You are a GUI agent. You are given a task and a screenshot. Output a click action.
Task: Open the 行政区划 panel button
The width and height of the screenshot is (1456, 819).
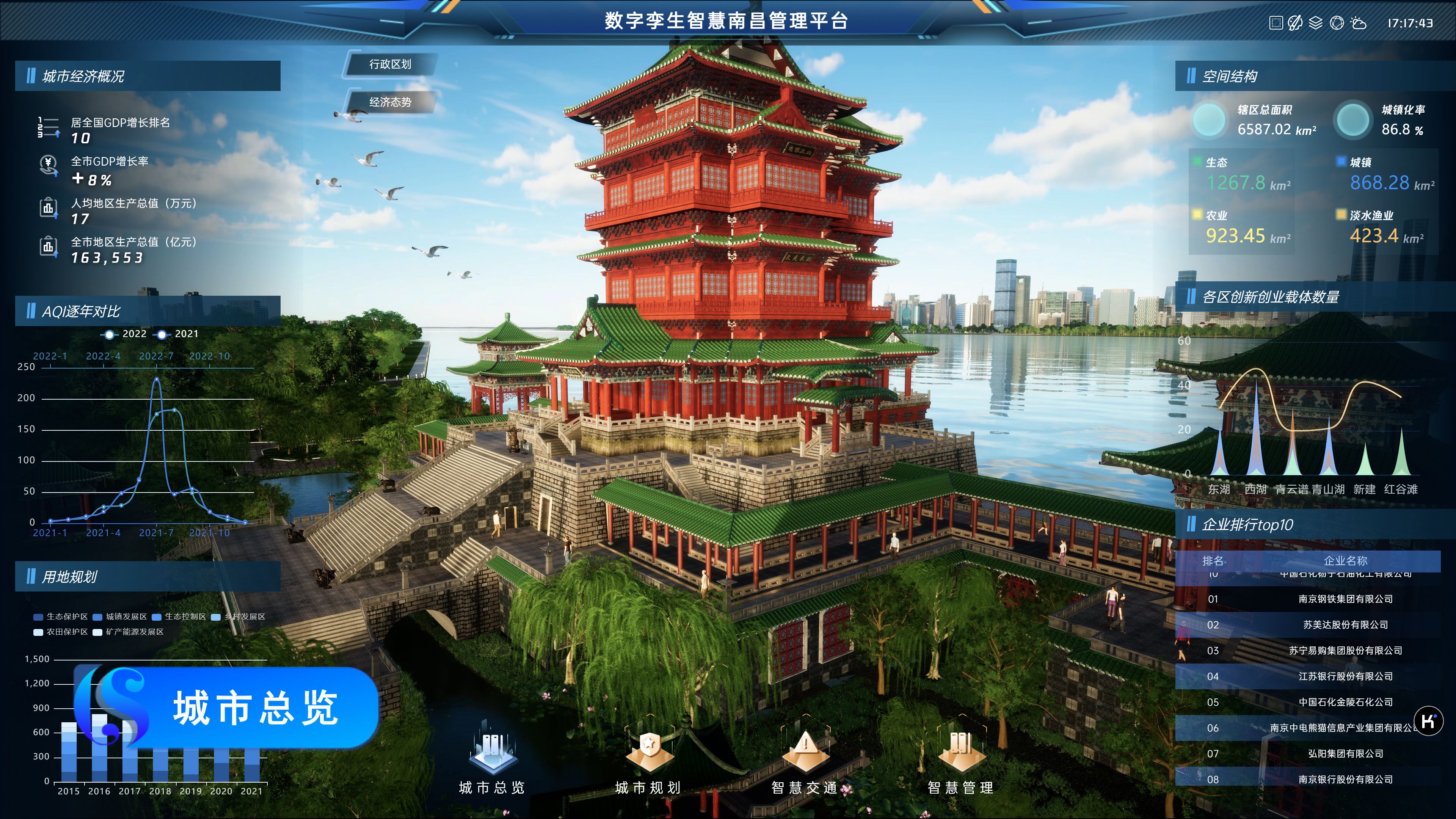pos(390,64)
